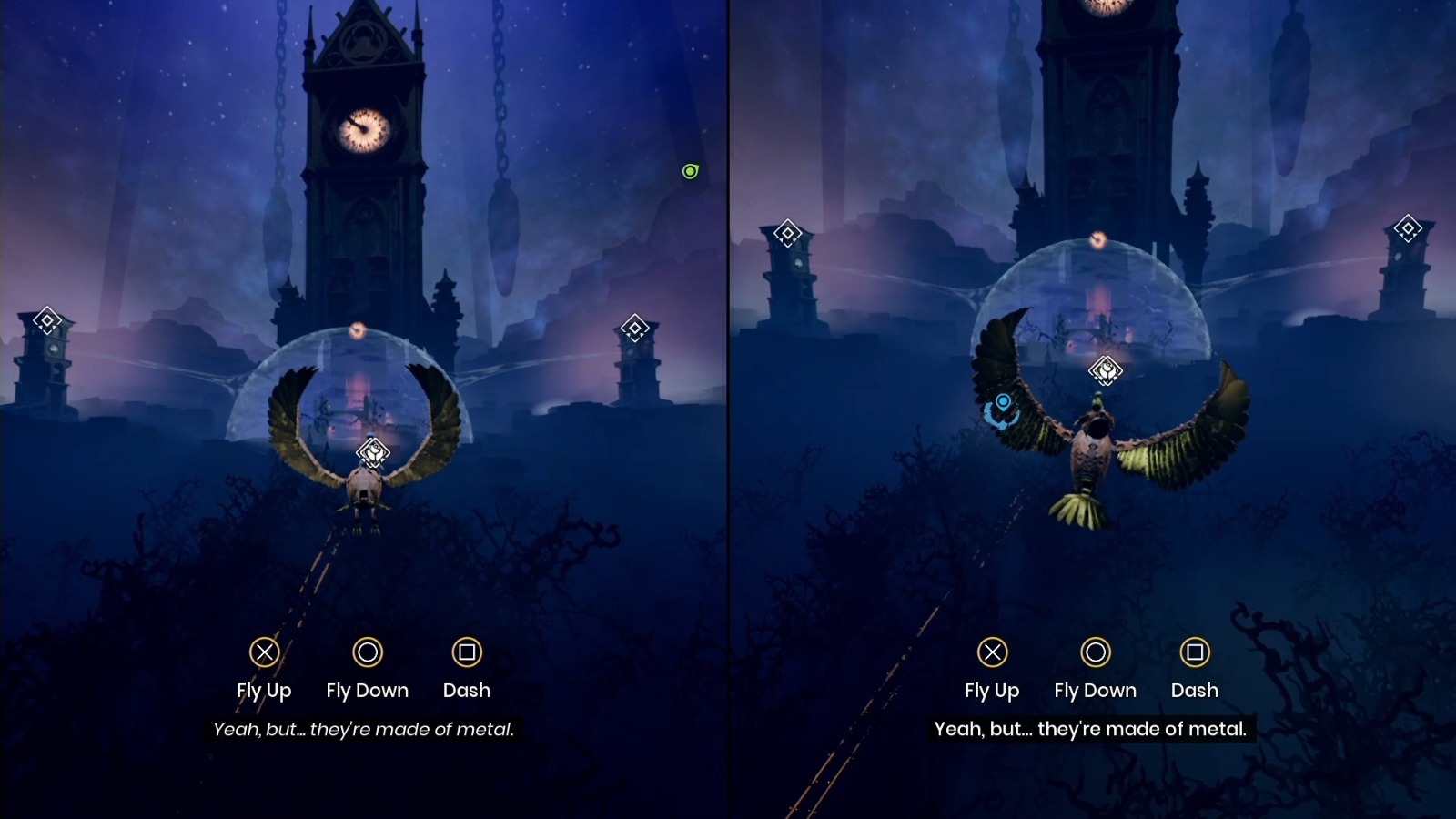Click the circle Fly Down icon on left screen
Screen dimensions: 1456x819
tap(368, 652)
